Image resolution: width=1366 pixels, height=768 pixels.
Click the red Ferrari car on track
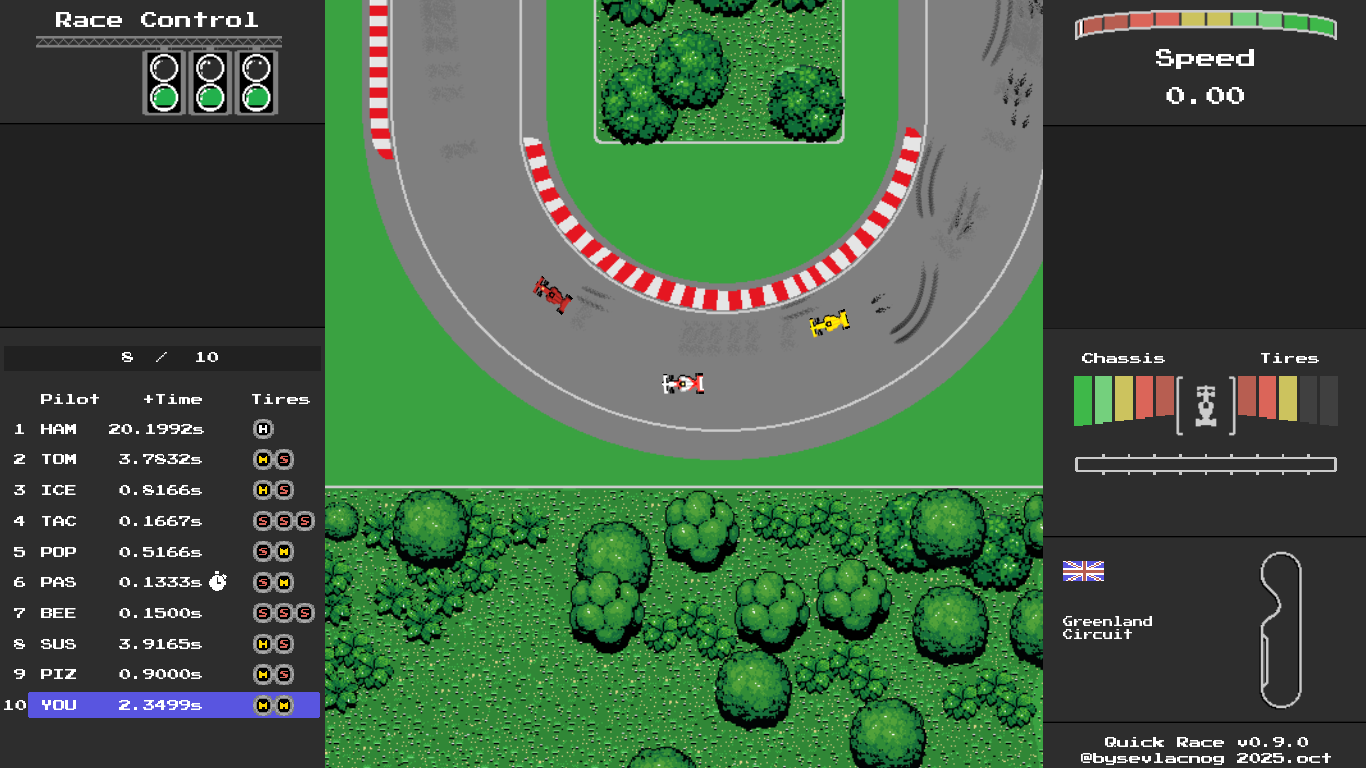552,293
